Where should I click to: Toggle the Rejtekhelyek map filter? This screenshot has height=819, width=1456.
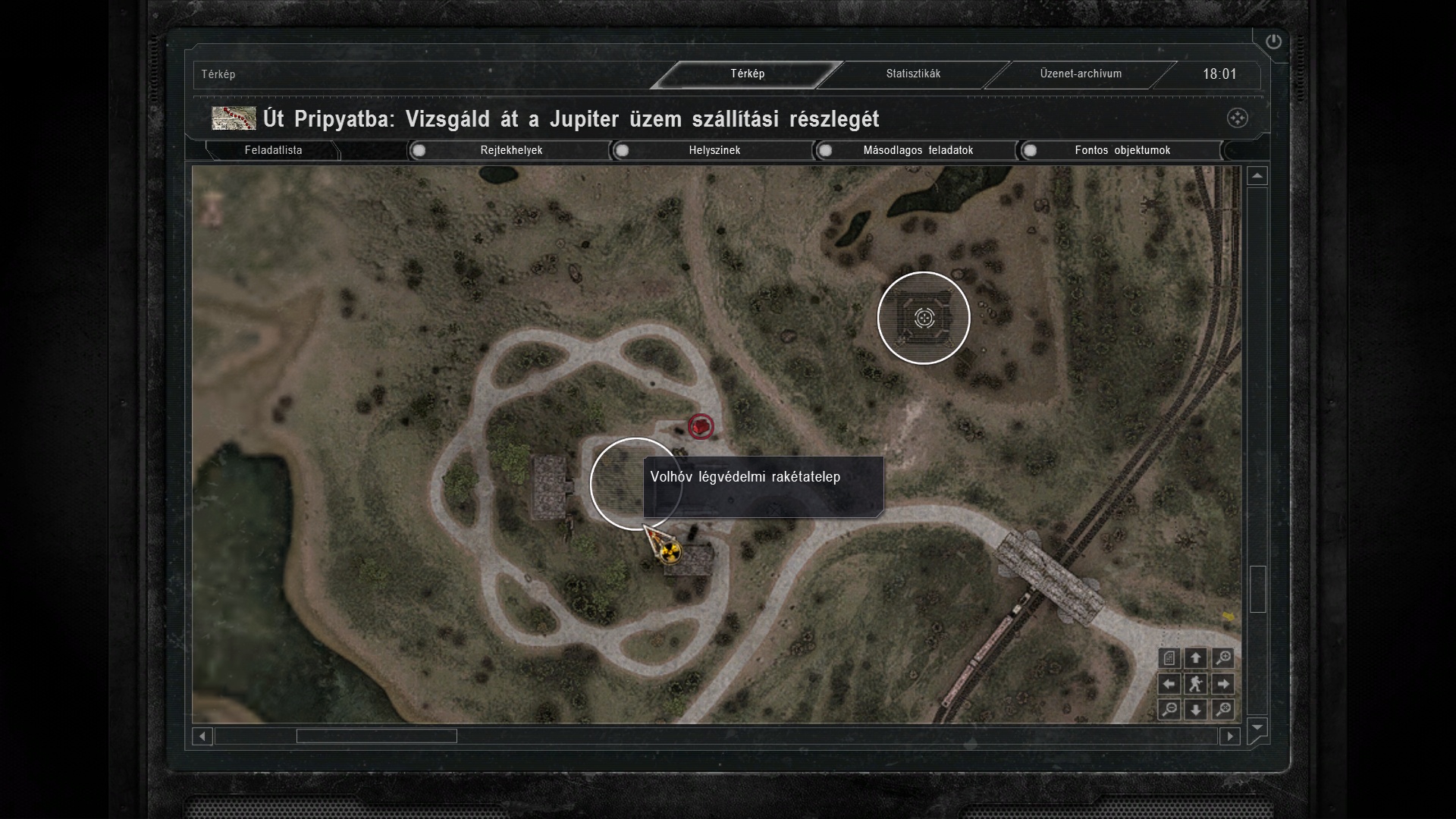pyautogui.click(x=419, y=150)
